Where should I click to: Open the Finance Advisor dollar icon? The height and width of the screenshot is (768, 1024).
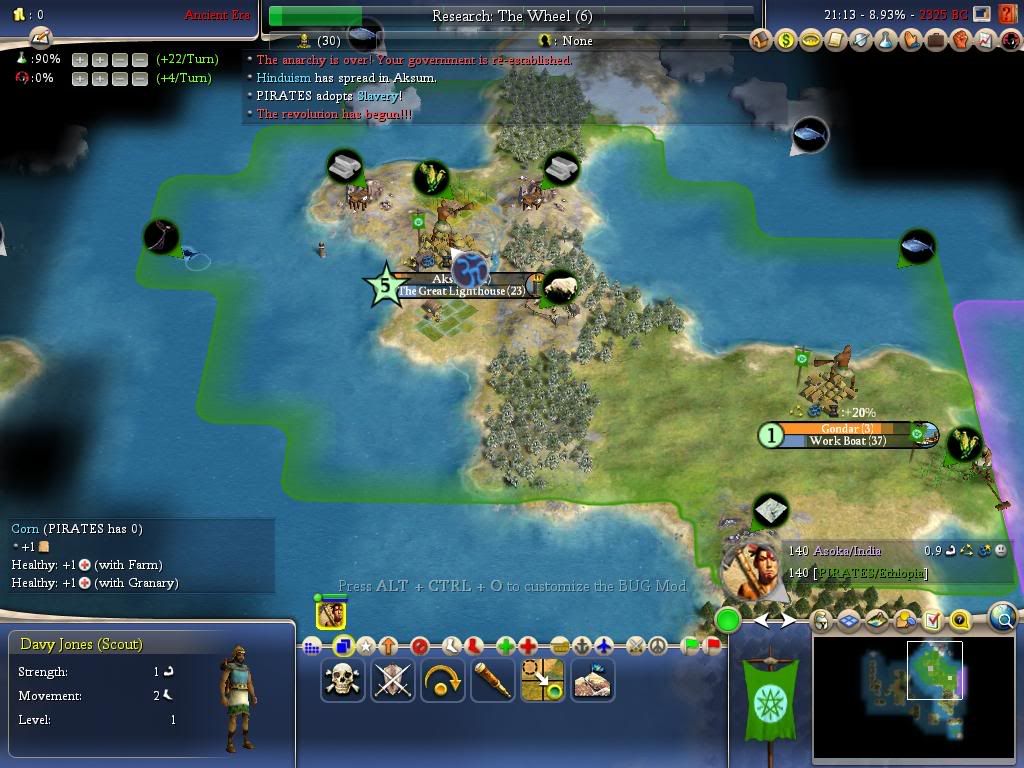click(788, 41)
